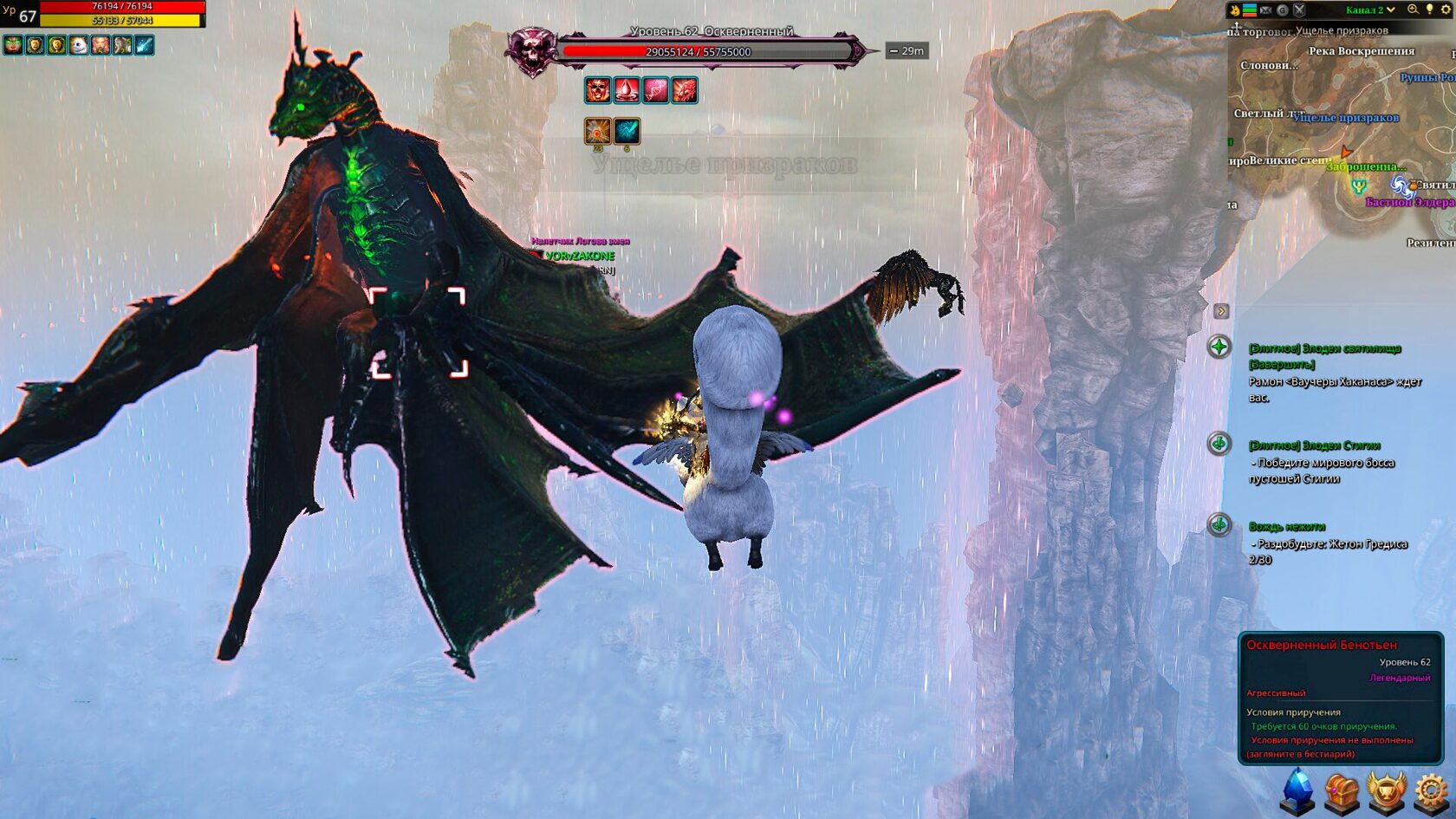Open the gear icon in minimap toolbar
This screenshot has width=1456, height=819.
[1446, 10]
